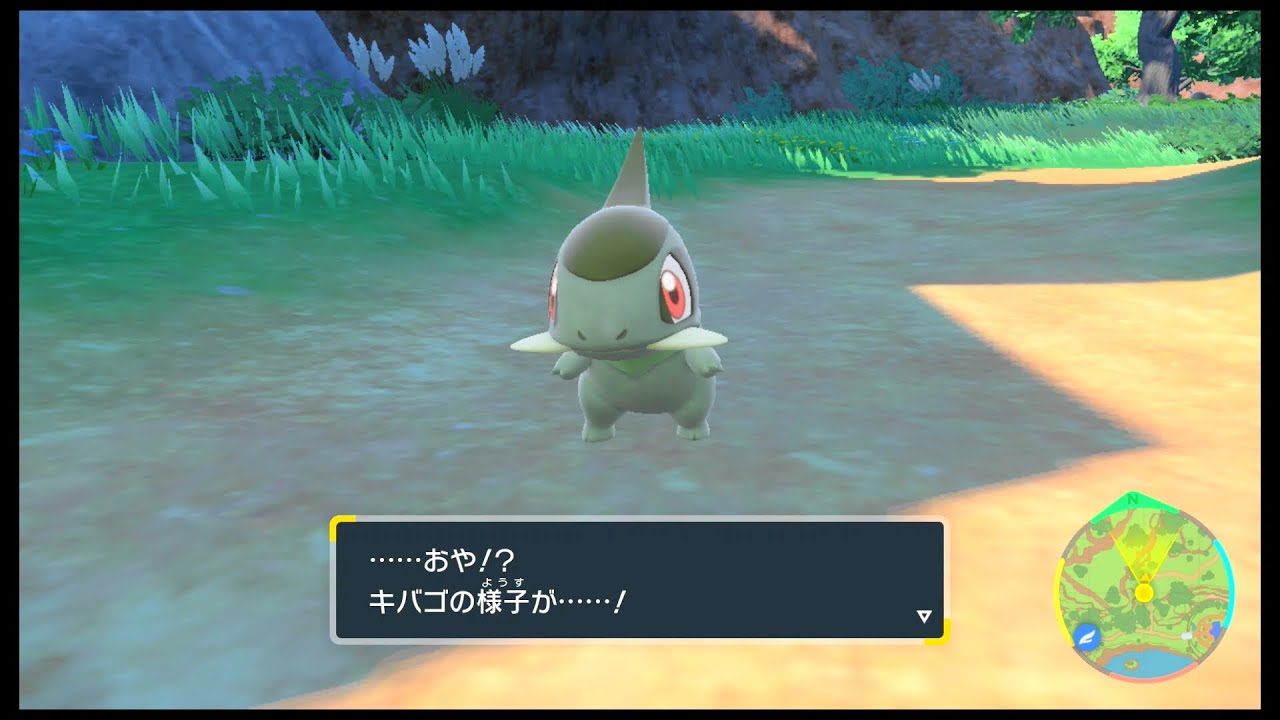
Task: Click the player direction cone on the minimap
Action: pos(1142,550)
